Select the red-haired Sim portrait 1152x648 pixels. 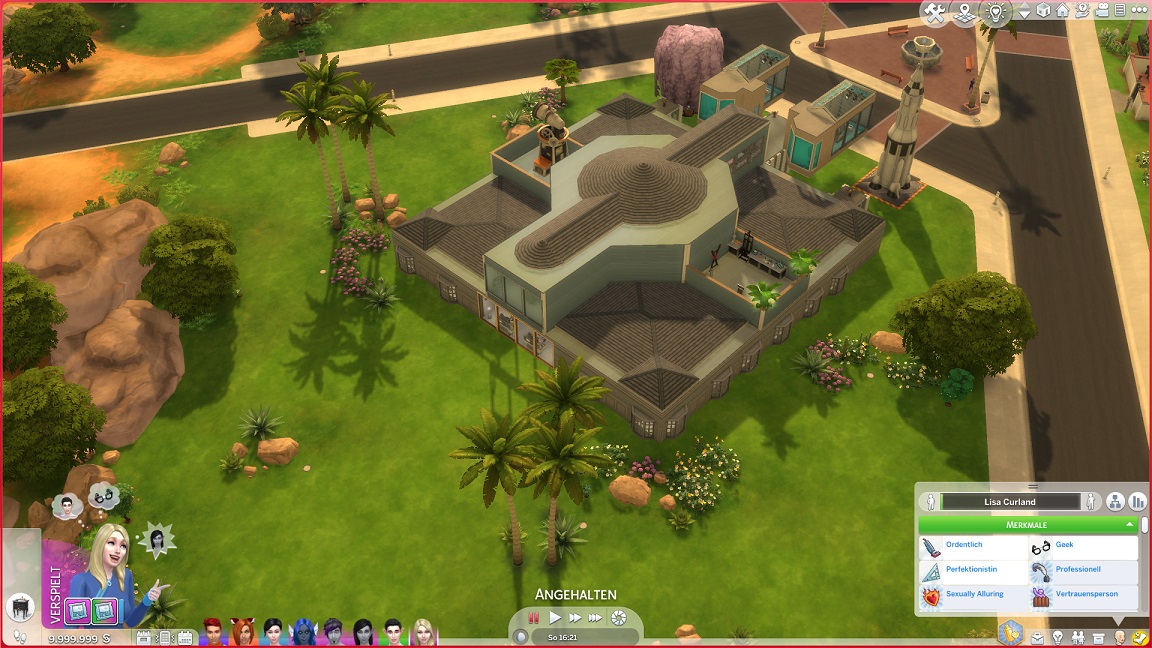pos(213,631)
